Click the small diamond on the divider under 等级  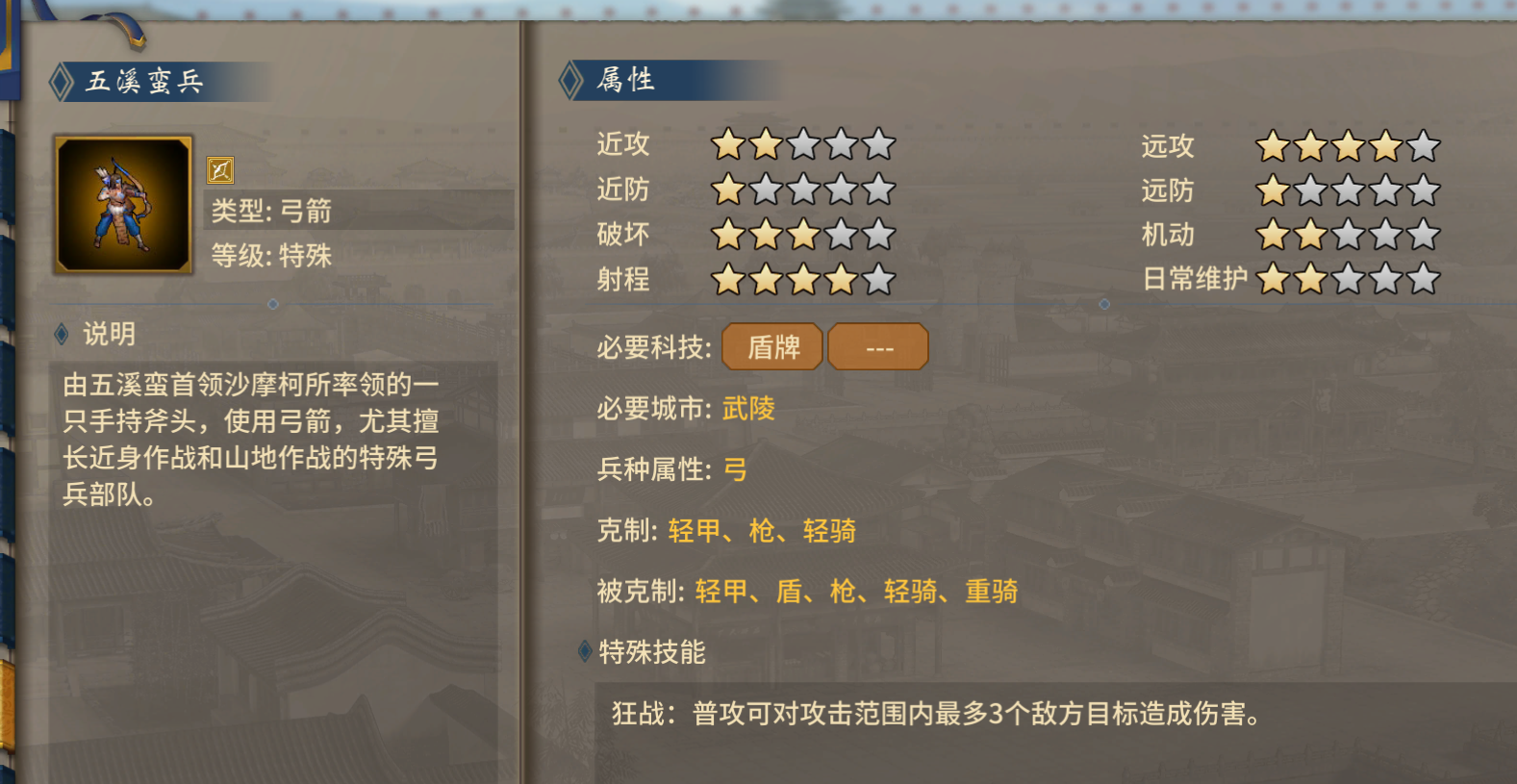tap(272, 302)
